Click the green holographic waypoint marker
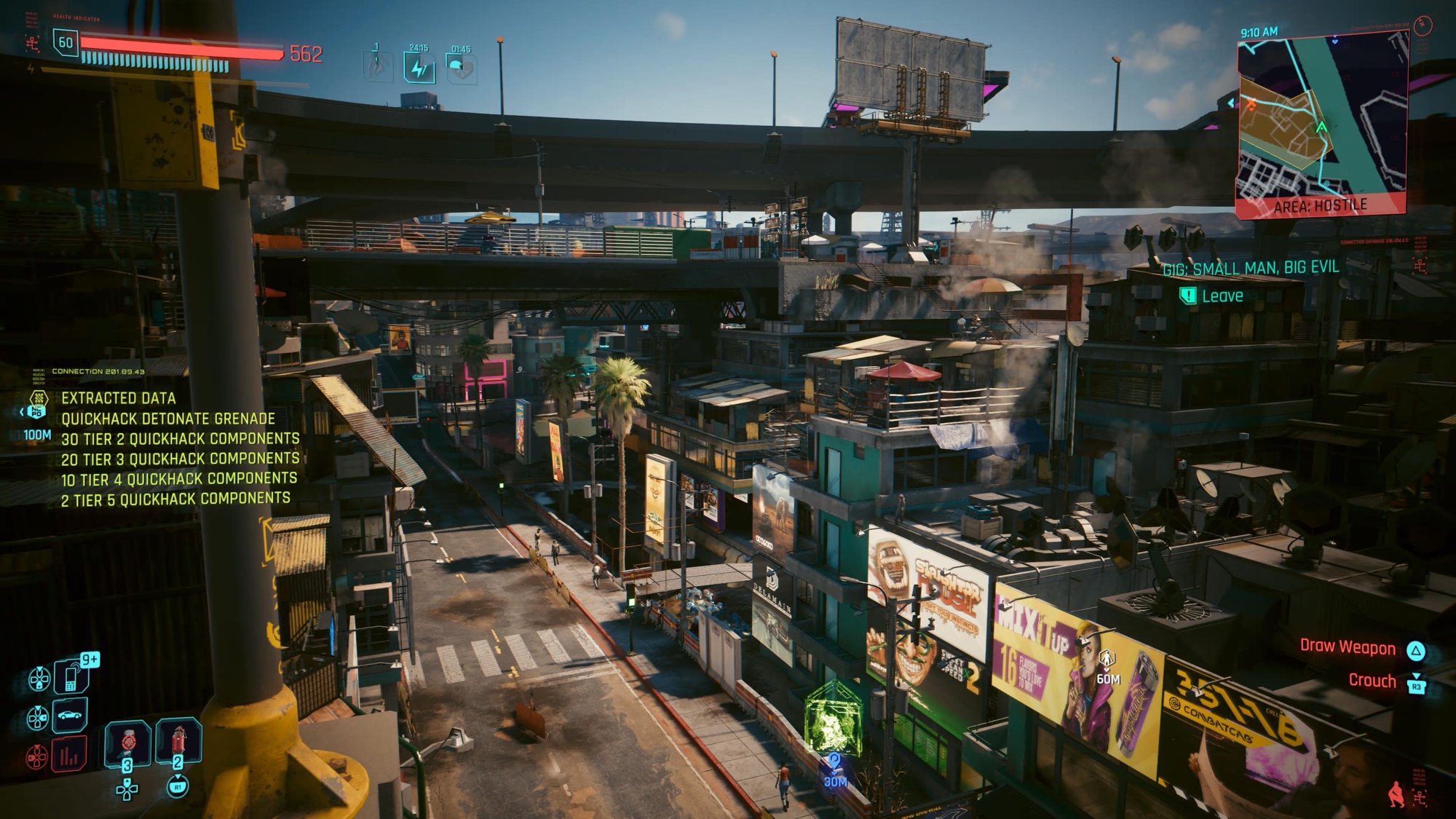Screen dimensions: 1456x819 click(x=833, y=719)
